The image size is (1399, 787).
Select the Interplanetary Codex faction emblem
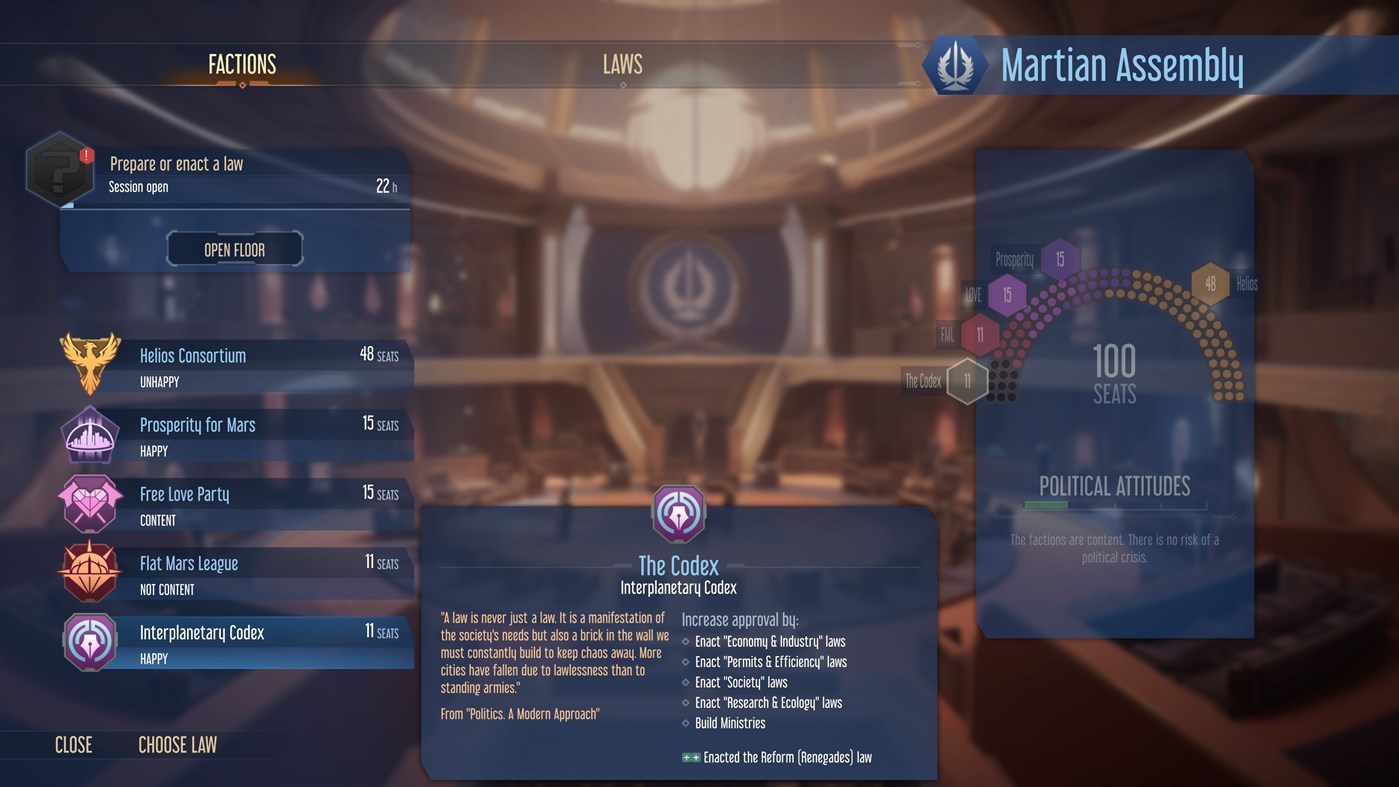pyautogui.click(x=90, y=640)
